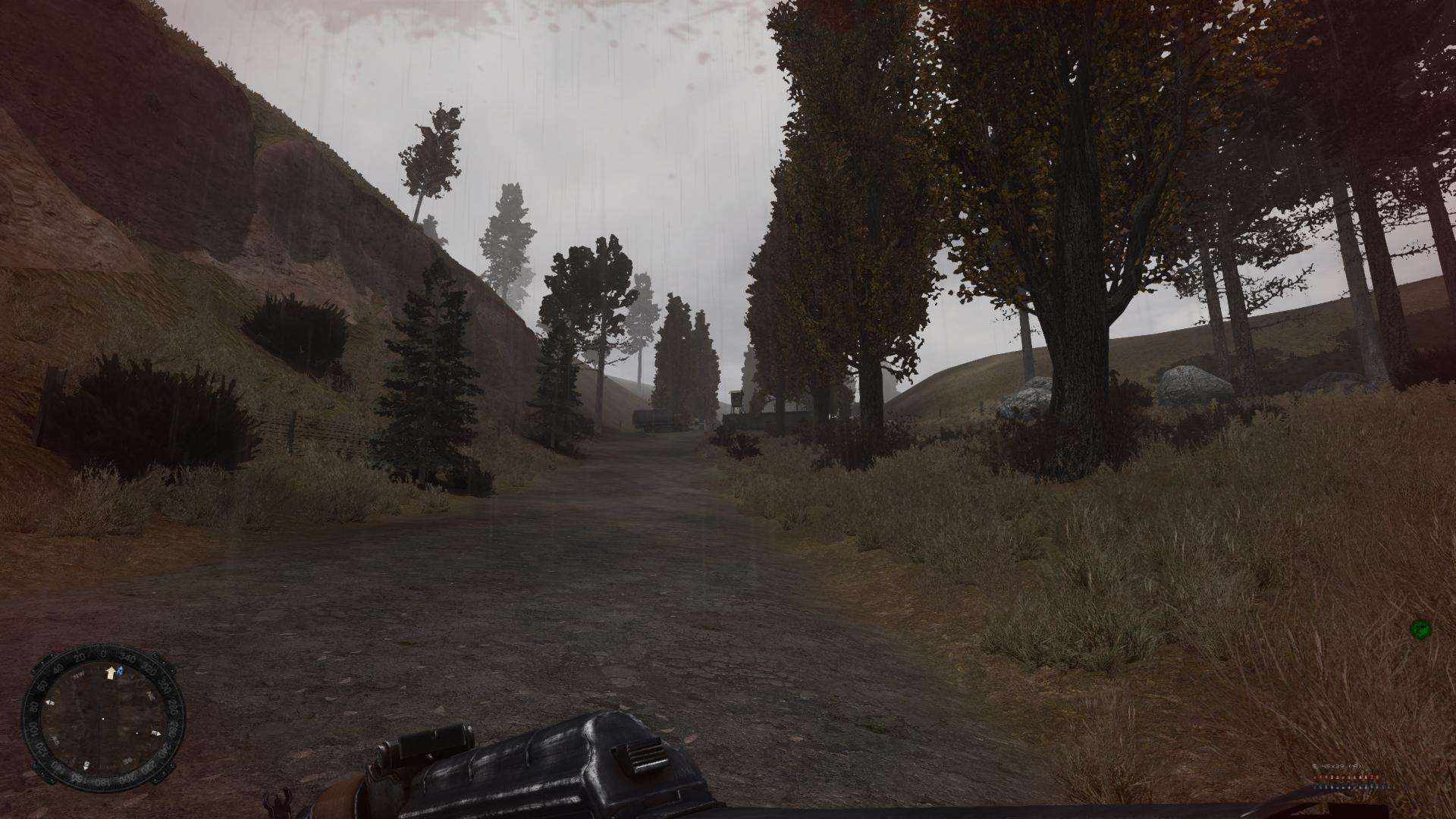Select the center dot of the compass minimap
The height and width of the screenshot is (819, 1456).
[x=103, y=718]
